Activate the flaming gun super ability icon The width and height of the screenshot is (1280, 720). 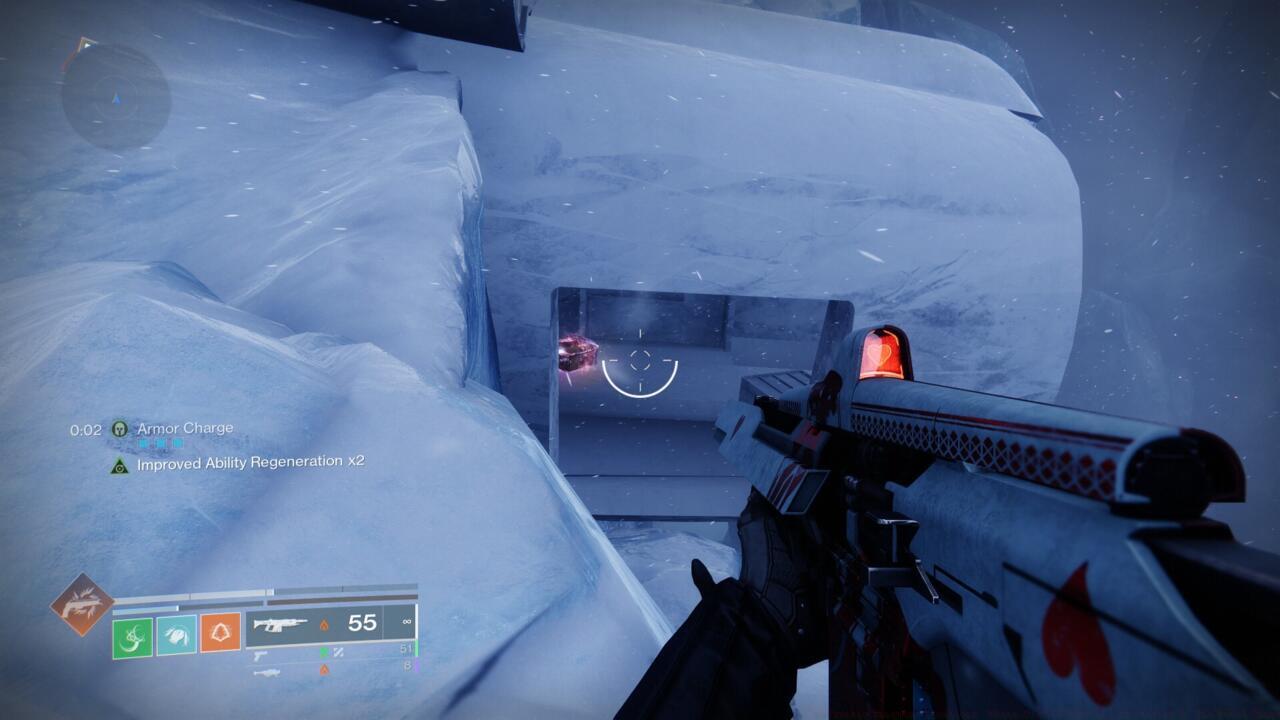tap(82, 604)
